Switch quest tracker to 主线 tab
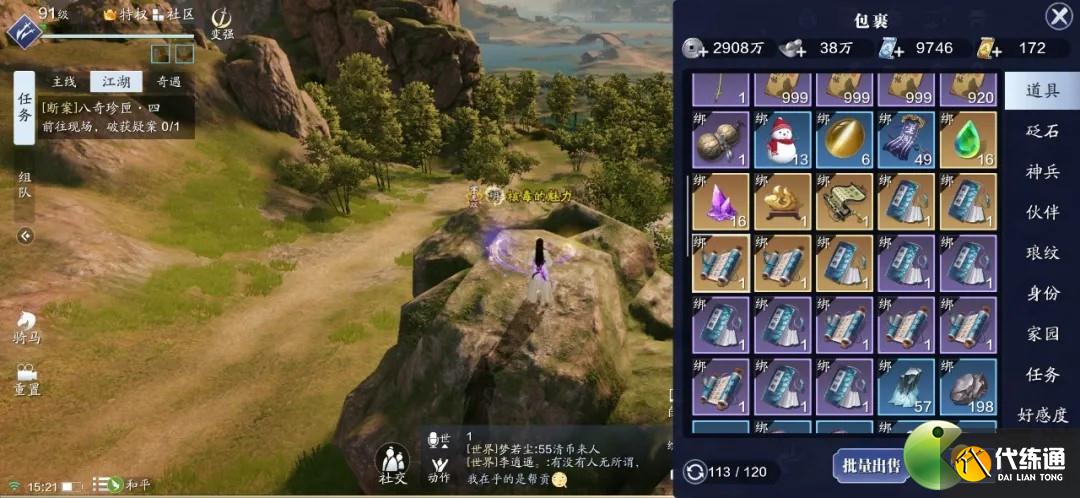1080x498 pixels. [x=64, y=82]
